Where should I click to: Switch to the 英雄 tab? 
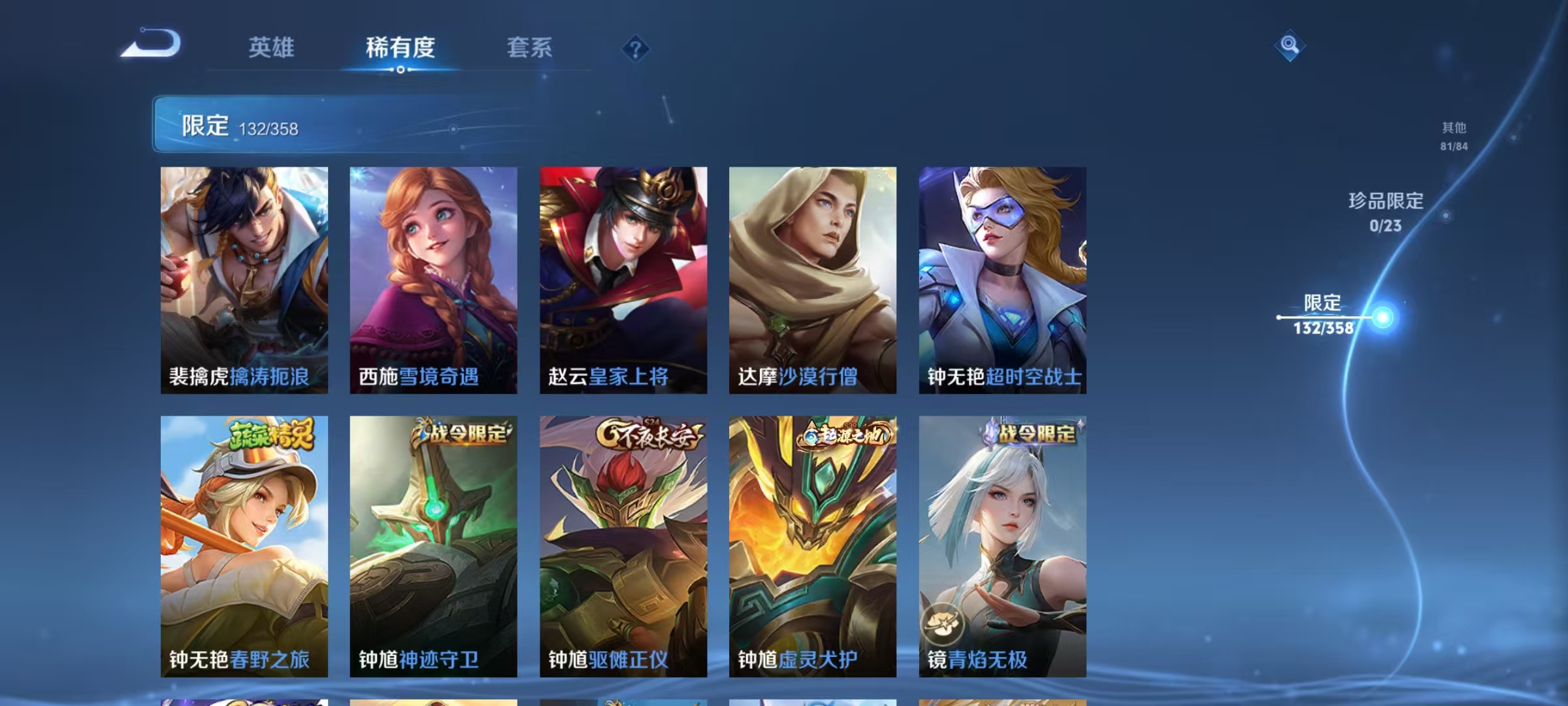[x=272, y=48]
